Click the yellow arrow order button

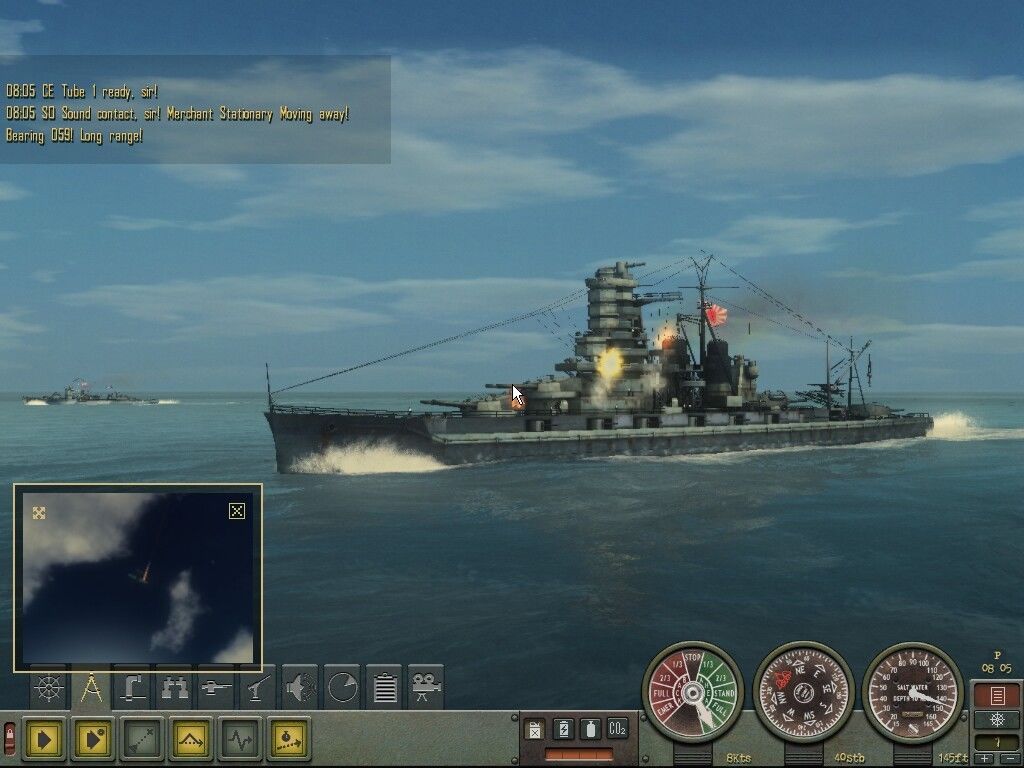(44, 739)
